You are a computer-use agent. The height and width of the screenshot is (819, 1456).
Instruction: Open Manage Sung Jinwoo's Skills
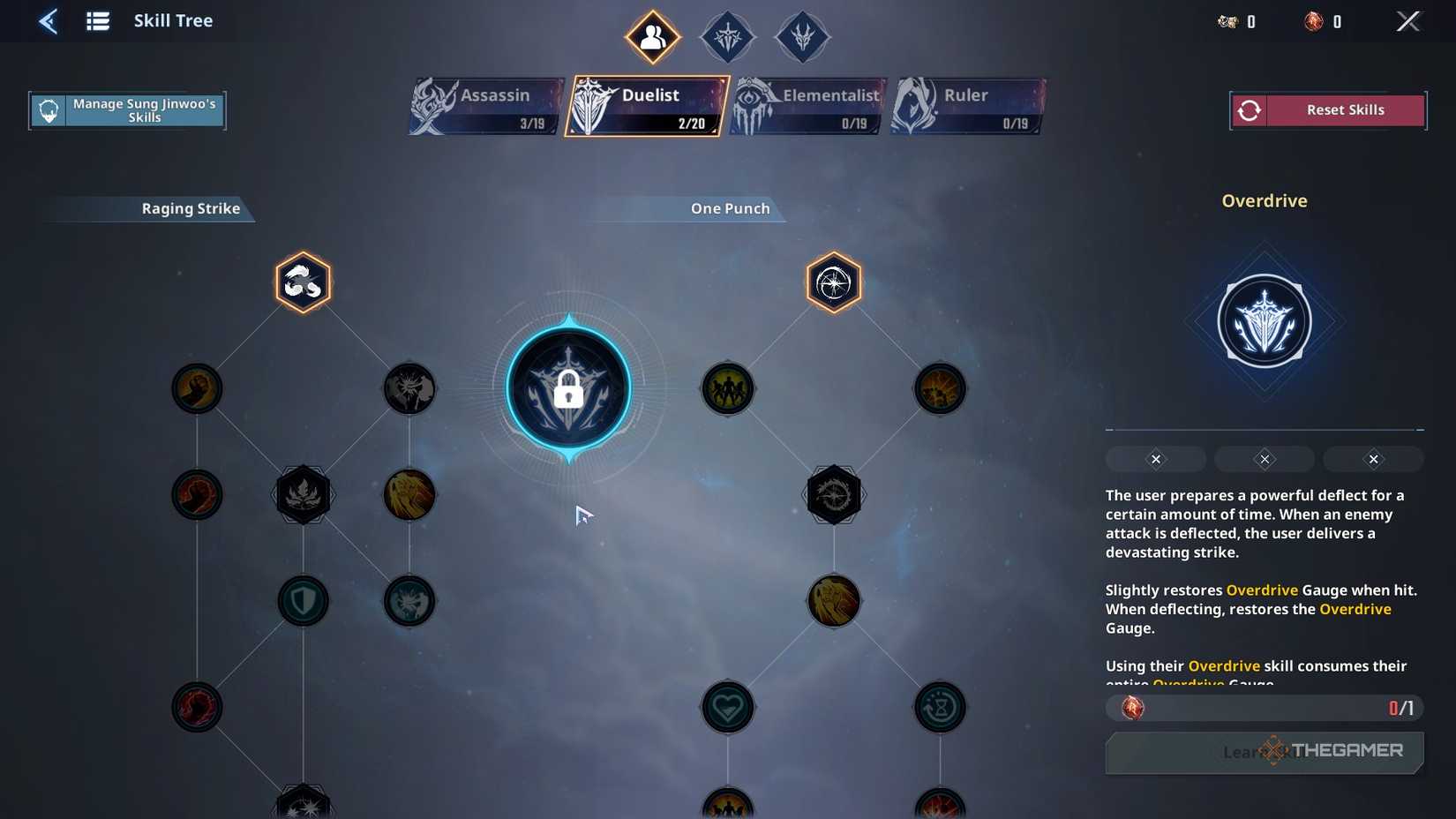click(127, 109)
